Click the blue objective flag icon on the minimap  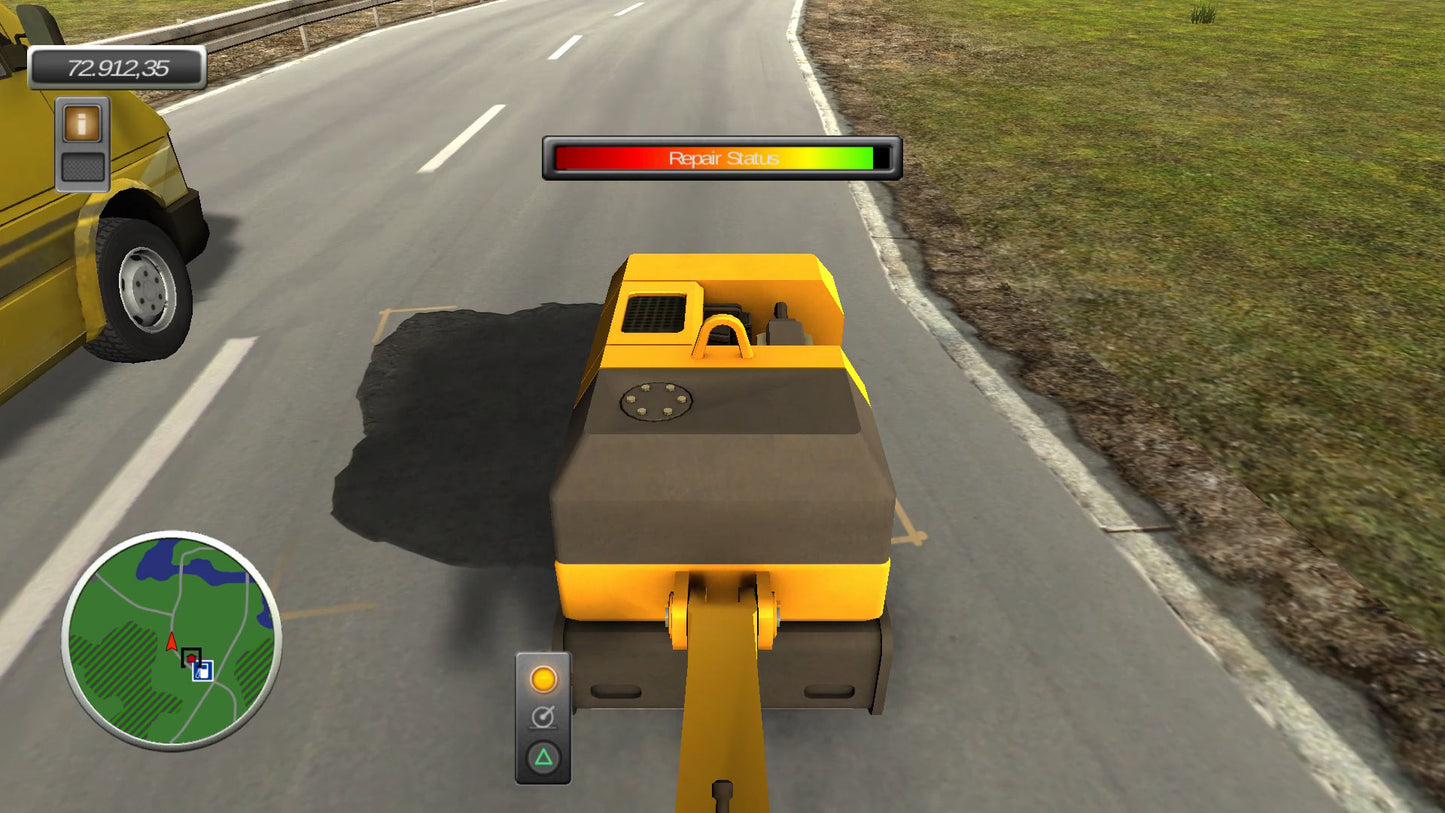coord(203,671)
